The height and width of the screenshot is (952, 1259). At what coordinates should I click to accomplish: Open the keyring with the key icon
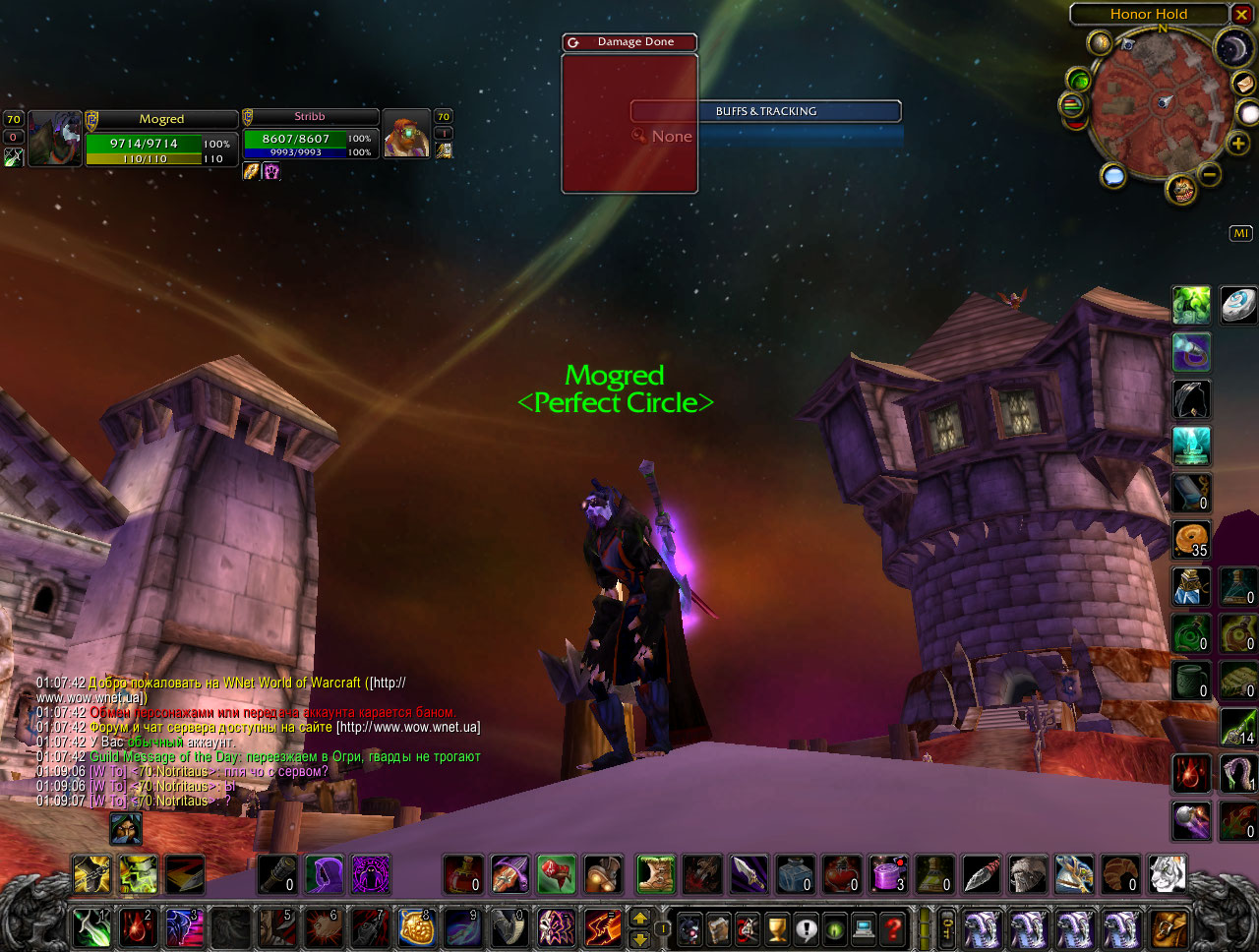click(x=948, y=928)
